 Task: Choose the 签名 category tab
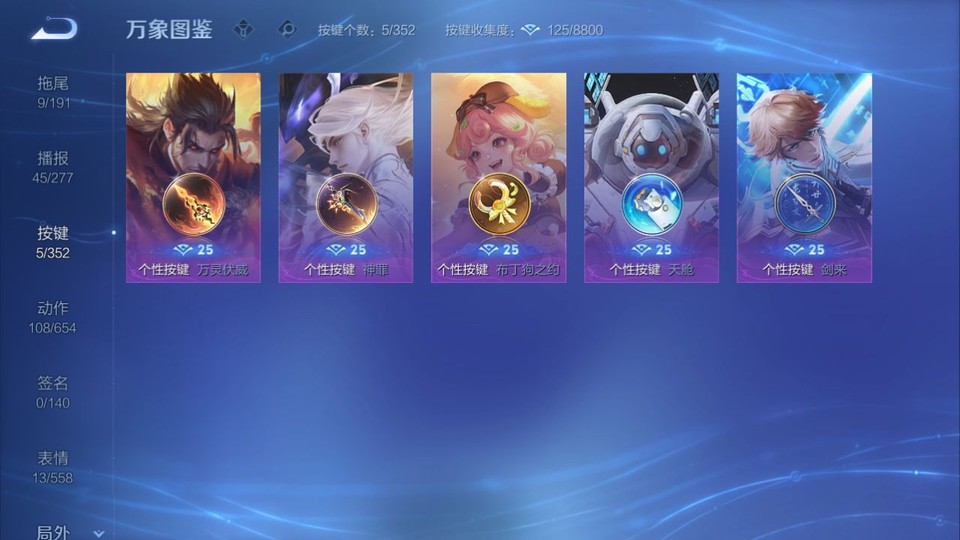[x=54, y=392]
